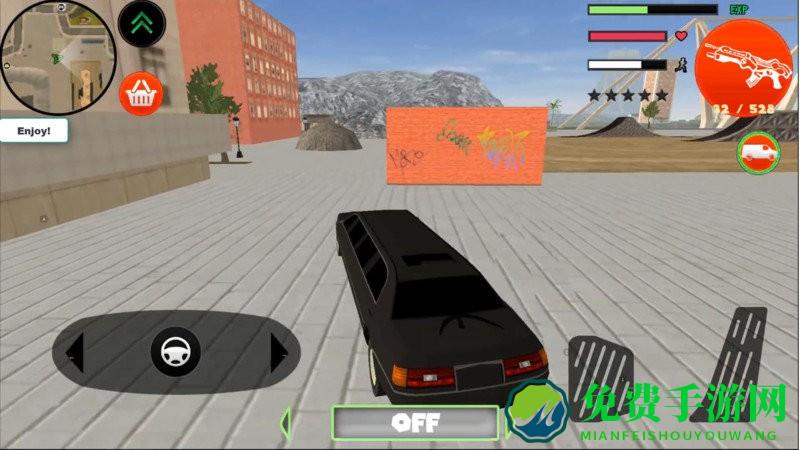Tap the green double-chevron button
This screenshot has height=450, width=800.
141,24
